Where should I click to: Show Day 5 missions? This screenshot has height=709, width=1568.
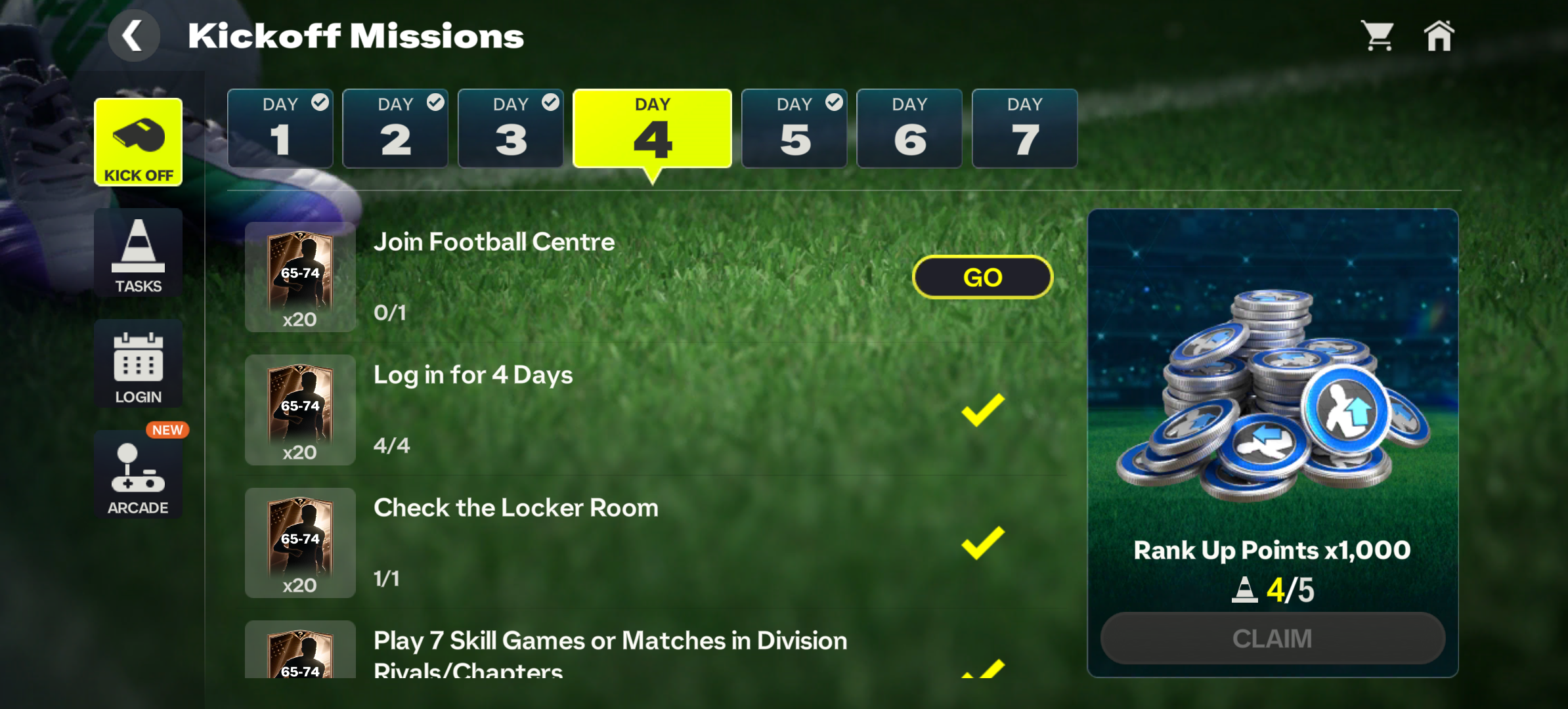[x=795, y=129]
